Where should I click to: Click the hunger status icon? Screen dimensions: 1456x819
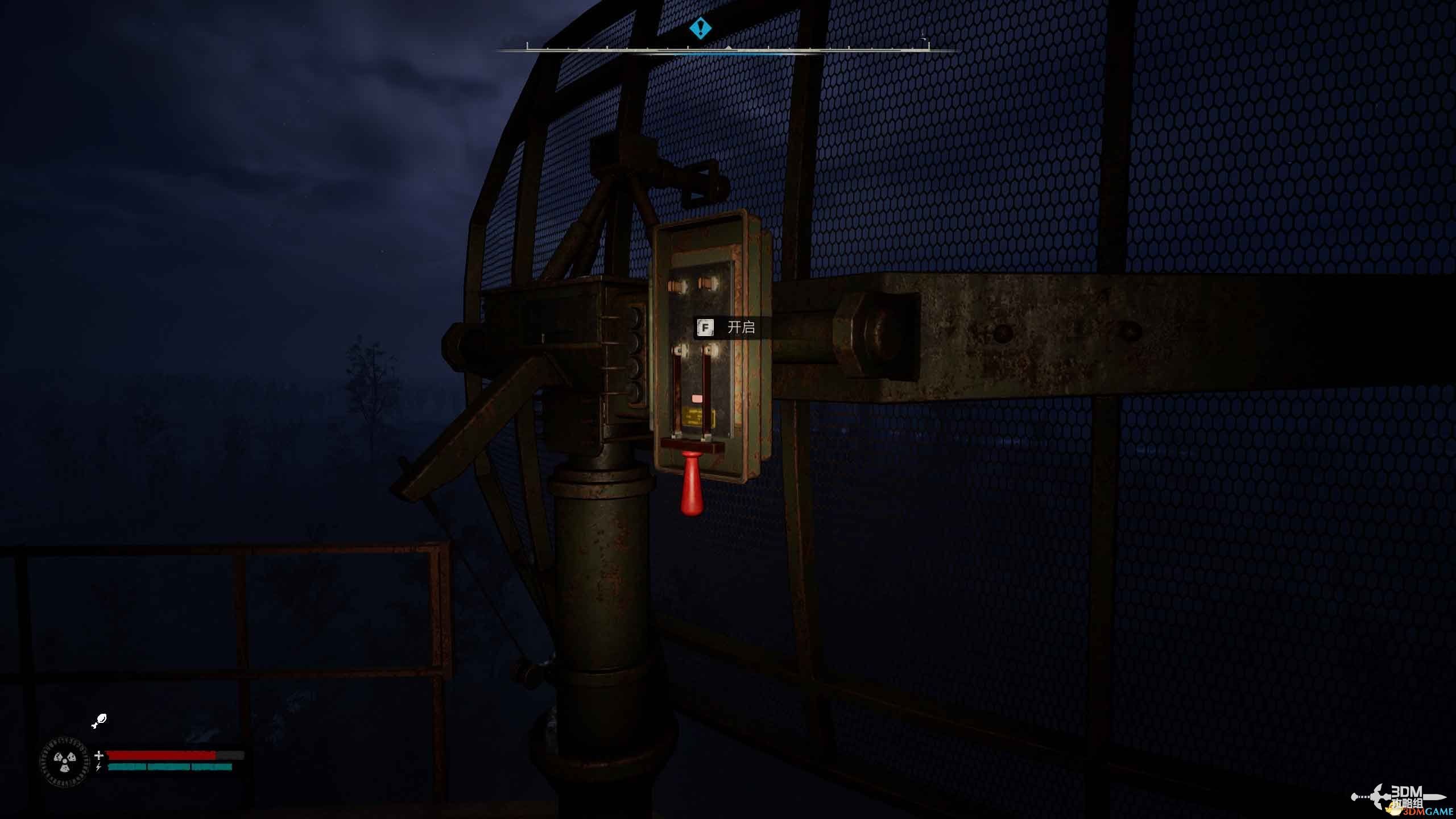click(99, 721)
